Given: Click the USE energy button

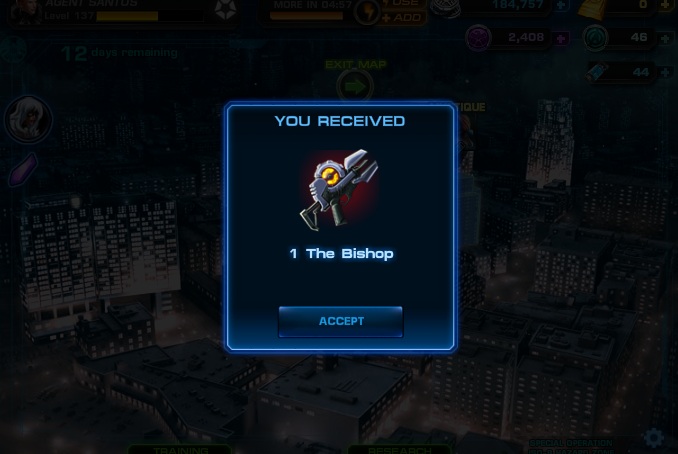Looking at the screenshot, I should 405,3.
